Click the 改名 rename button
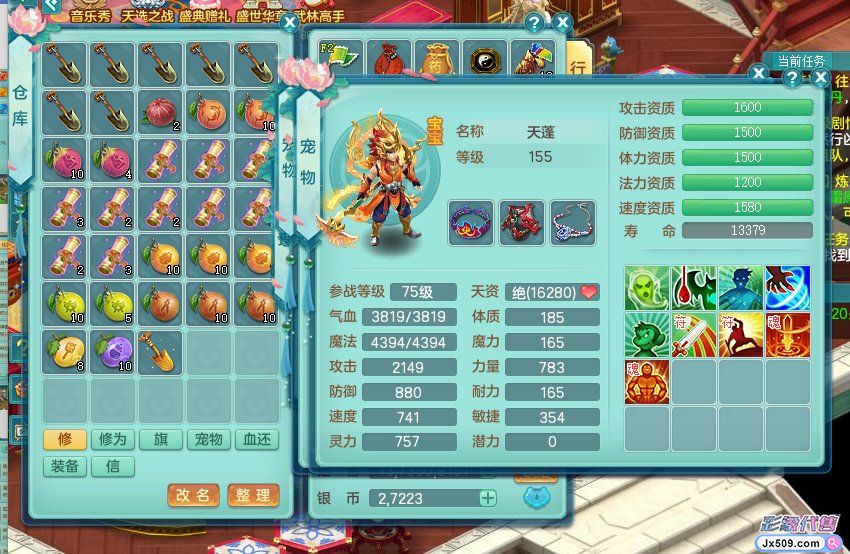Screen dimensions: 850x554 tap(193, 495)
